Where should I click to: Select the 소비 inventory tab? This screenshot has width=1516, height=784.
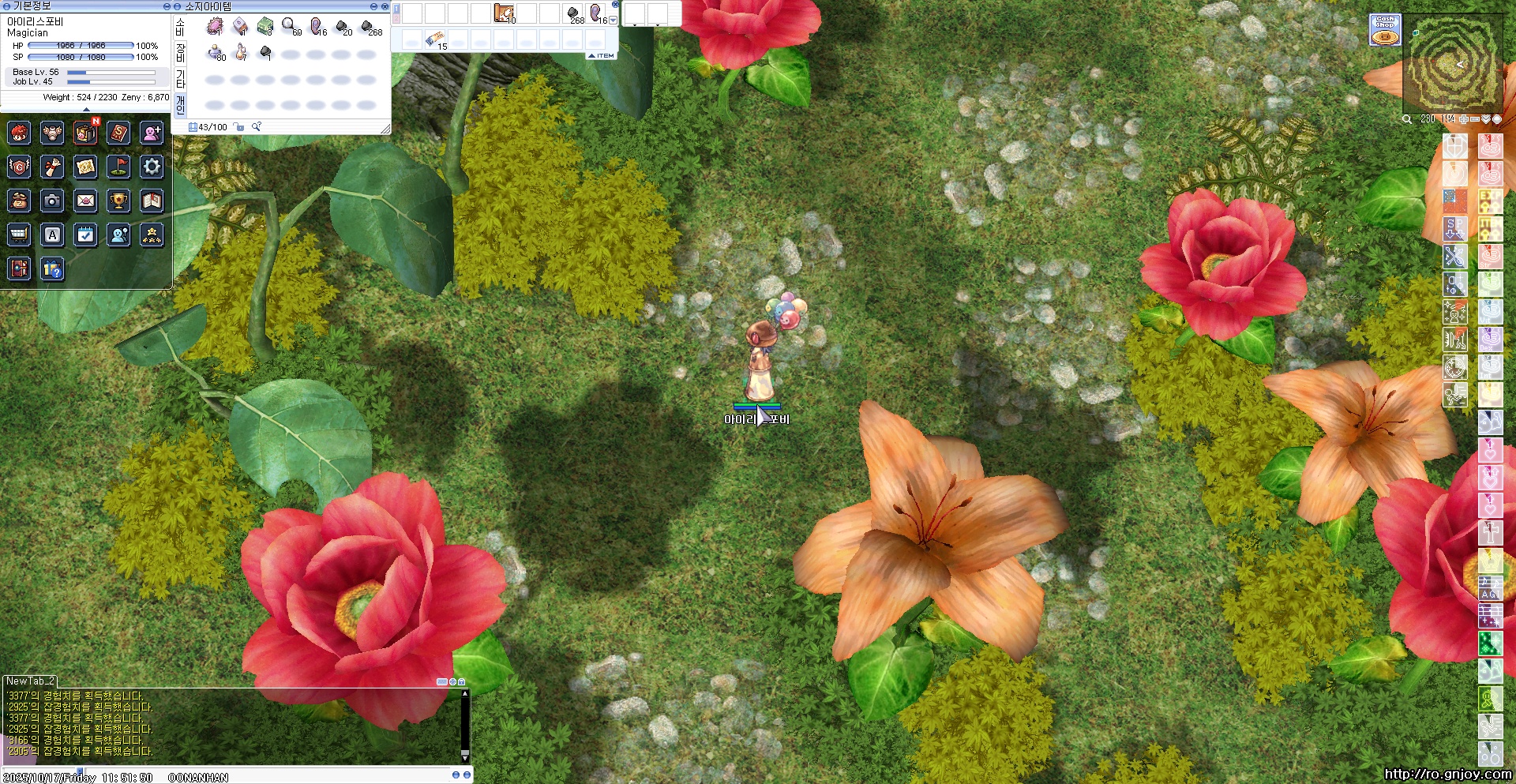(x=180, y=28)
